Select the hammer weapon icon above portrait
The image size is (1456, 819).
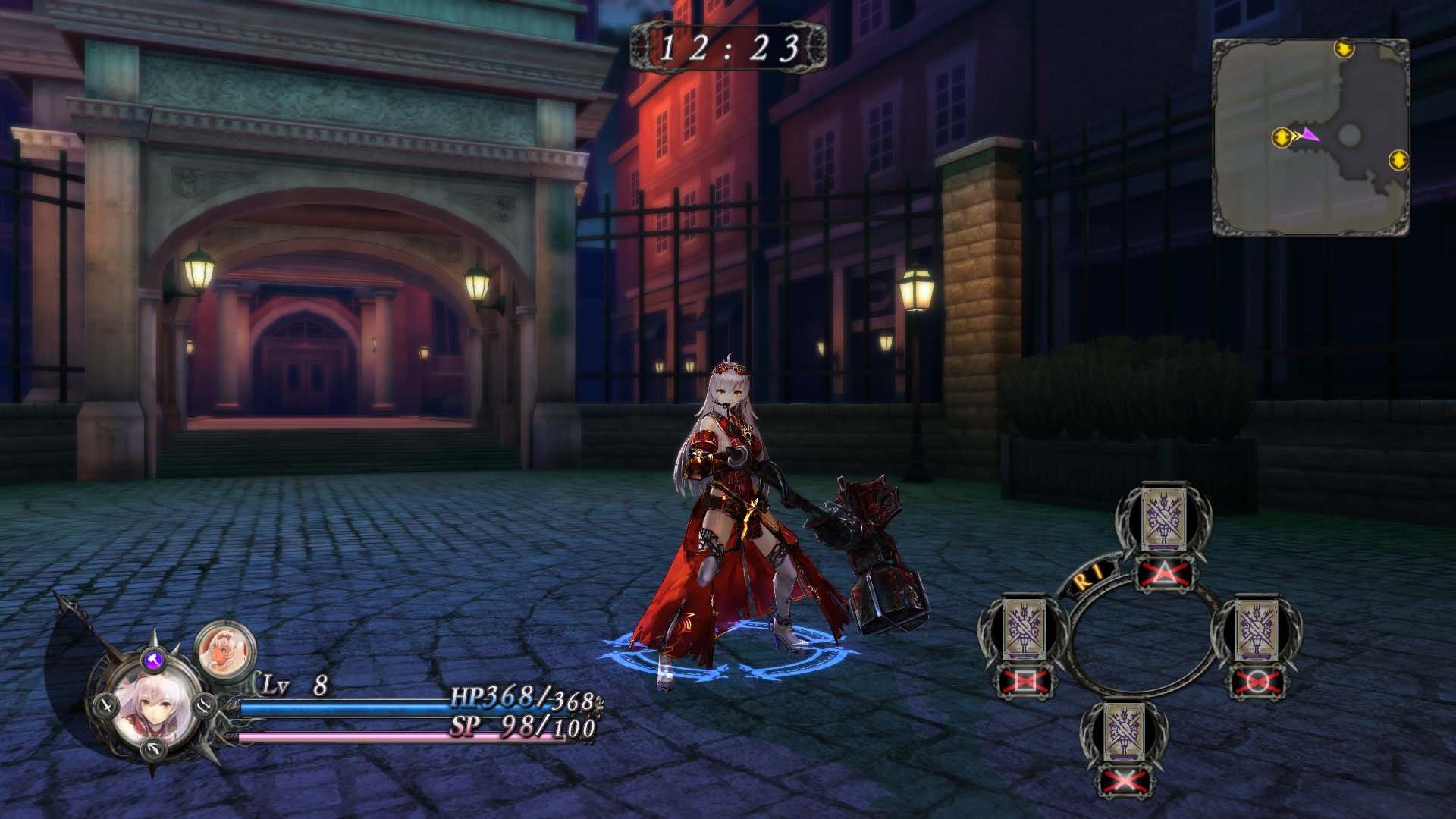tap(153, 659)
